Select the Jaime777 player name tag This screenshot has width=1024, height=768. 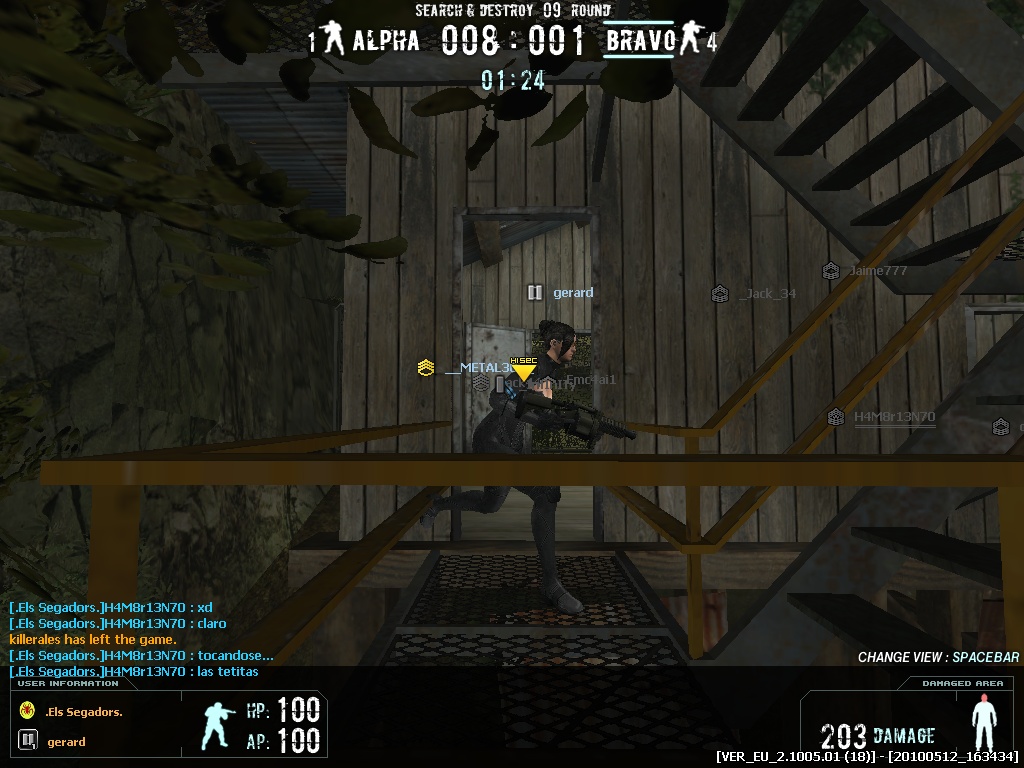pyautogui.click(x=877, y=270)
